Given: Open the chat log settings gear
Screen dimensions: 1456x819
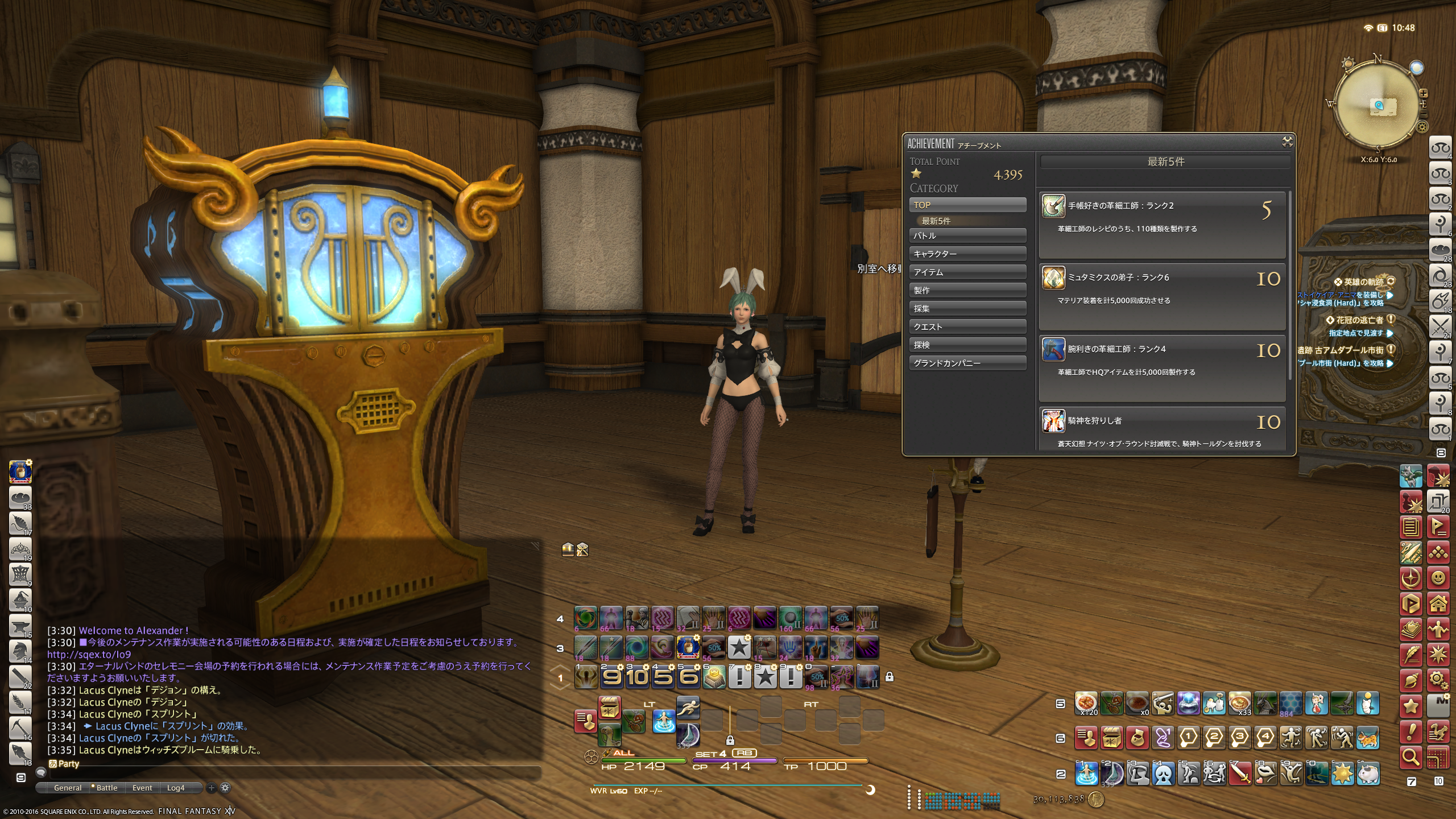Looking at the screenshot, I should (x=225, y=788).
